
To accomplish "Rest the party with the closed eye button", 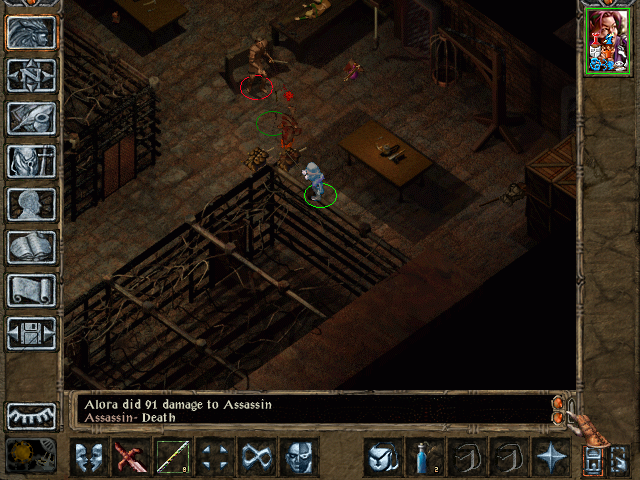I will pyautogui.click(x=32, y=415).
